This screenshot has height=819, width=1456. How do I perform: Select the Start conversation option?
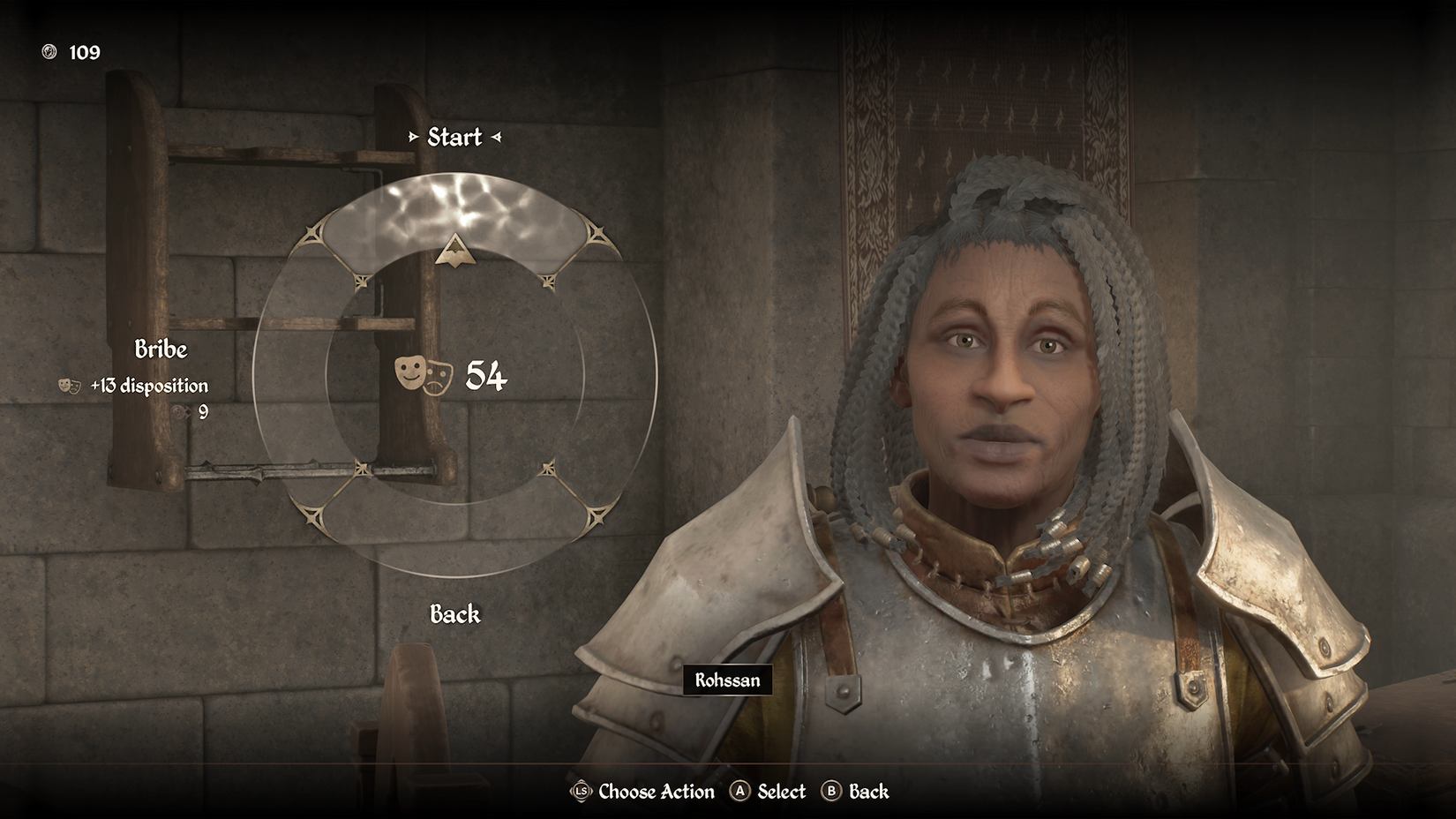454,137
